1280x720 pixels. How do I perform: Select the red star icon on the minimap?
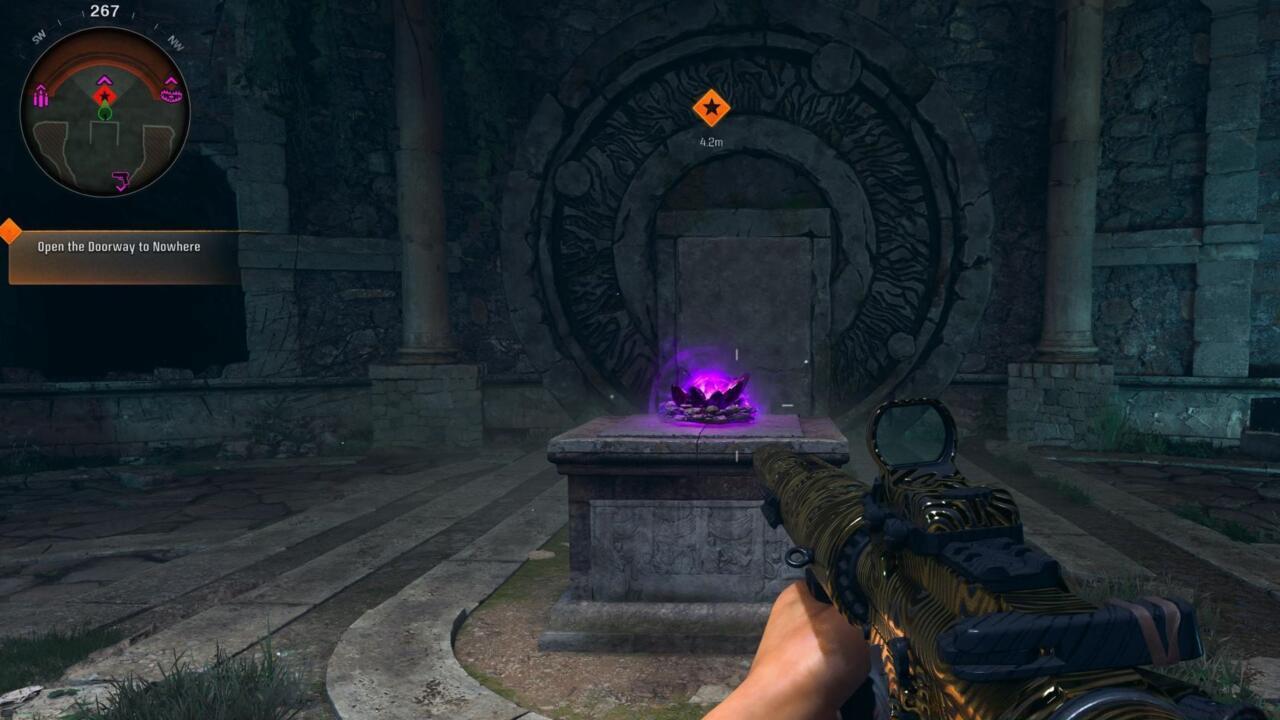(104, 95)
